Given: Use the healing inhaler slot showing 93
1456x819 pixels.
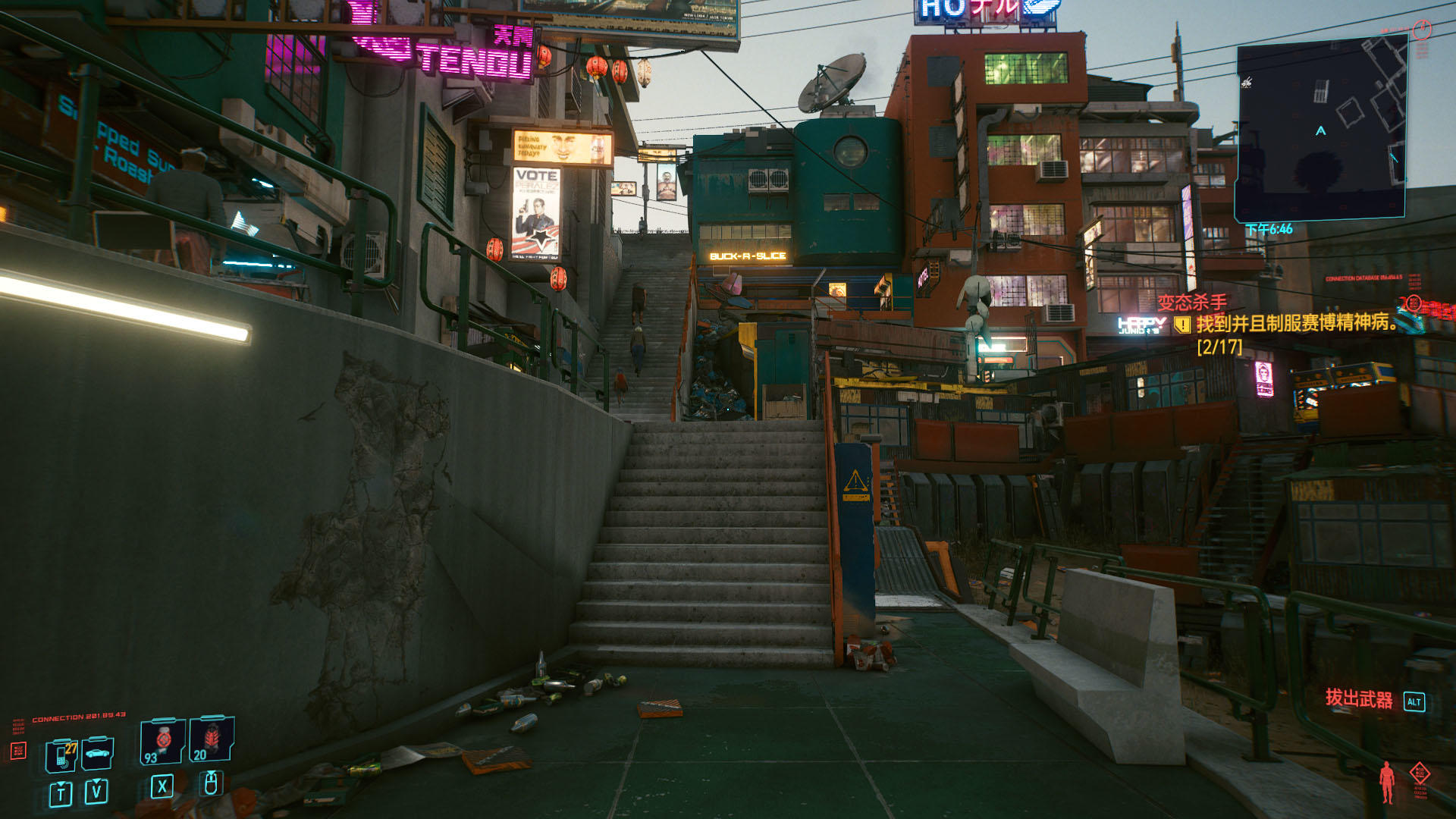Looking at the screenshot, I should coord(162,741).
